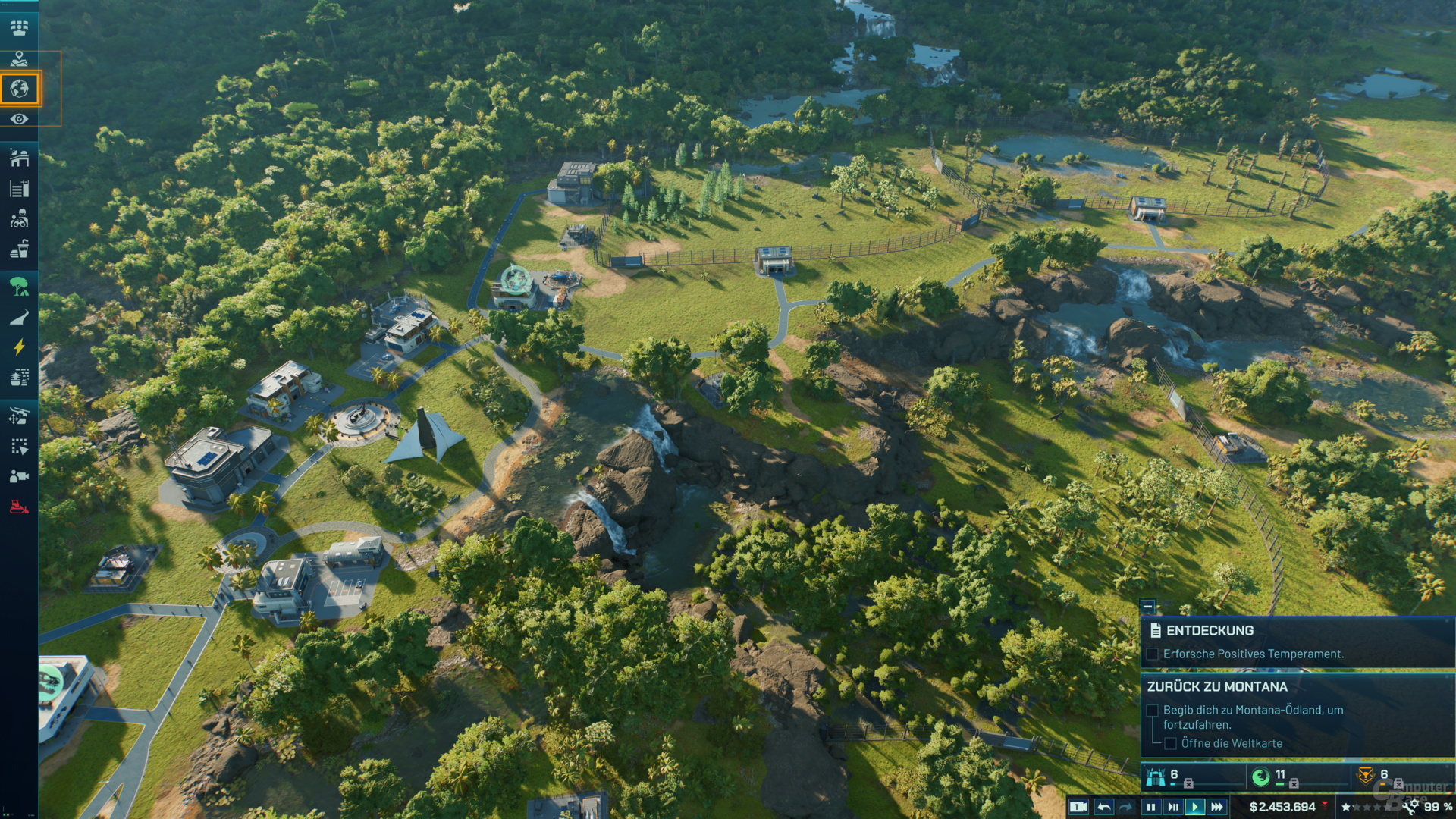Screen dimensions: 1456x819
Task: Activate the step-forward play/pause speed button
Action: 1173,807
